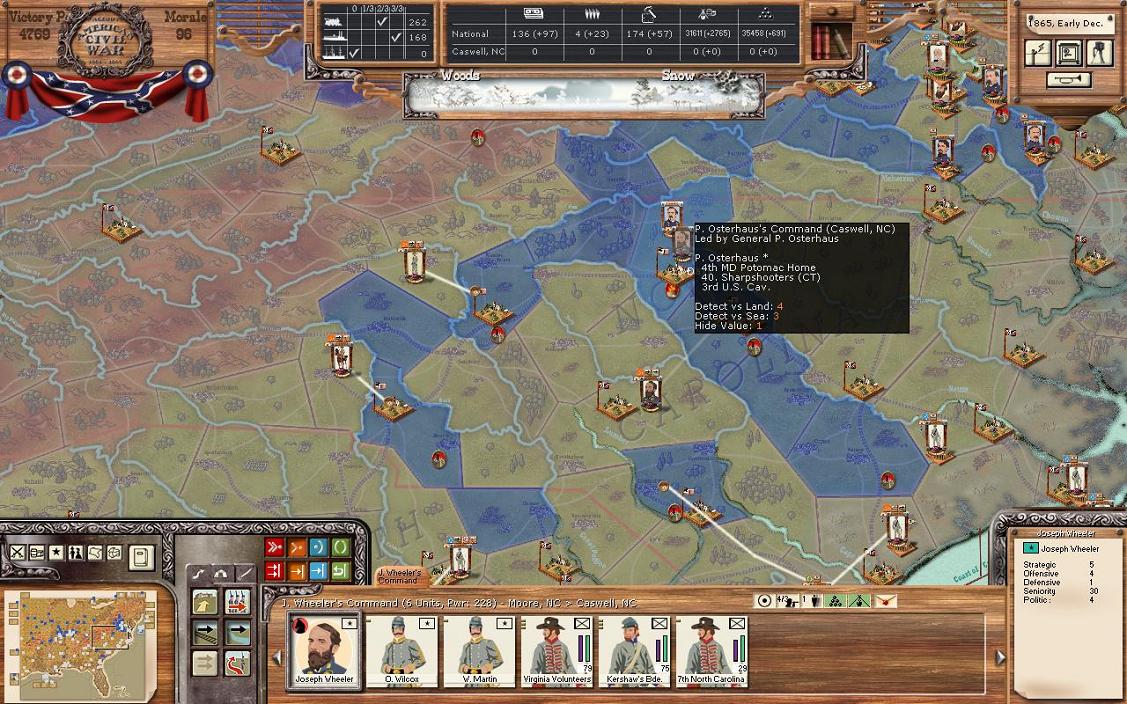Pick the Kershaw's Bde. unit card
1127x704 pixels.
[634, 649]
